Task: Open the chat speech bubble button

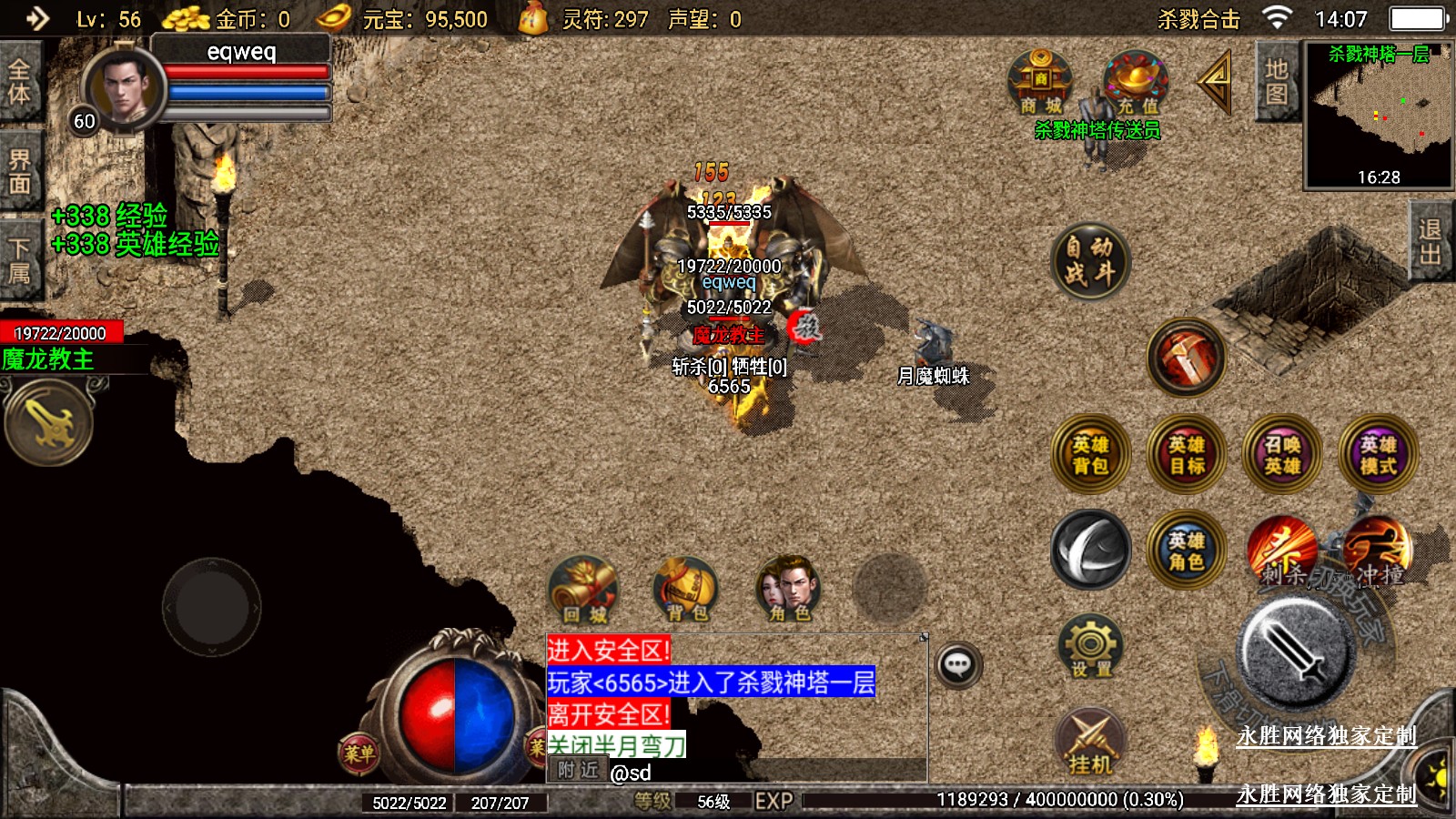Action: point(957,665)
